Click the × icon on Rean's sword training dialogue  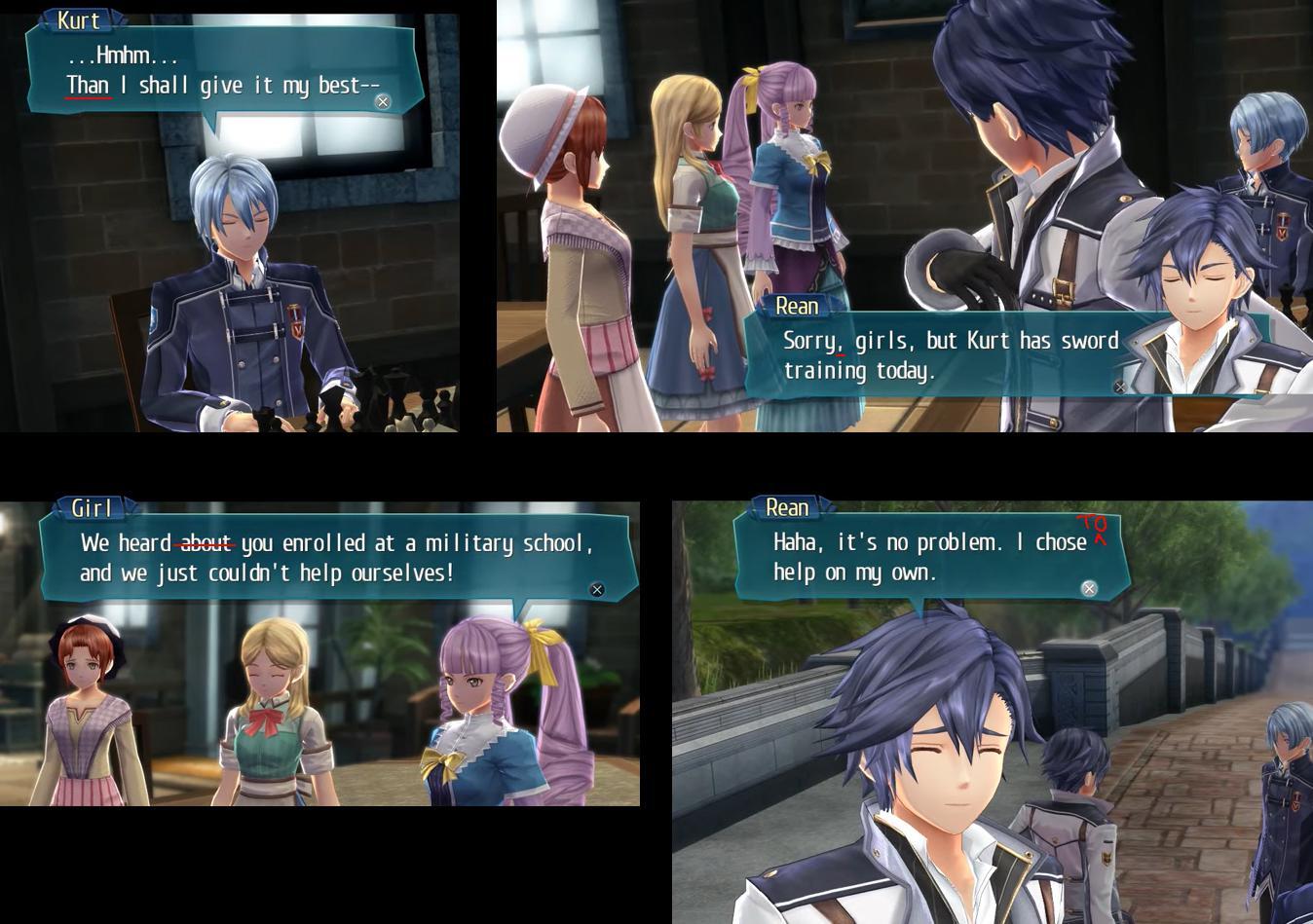(1119, 387)
